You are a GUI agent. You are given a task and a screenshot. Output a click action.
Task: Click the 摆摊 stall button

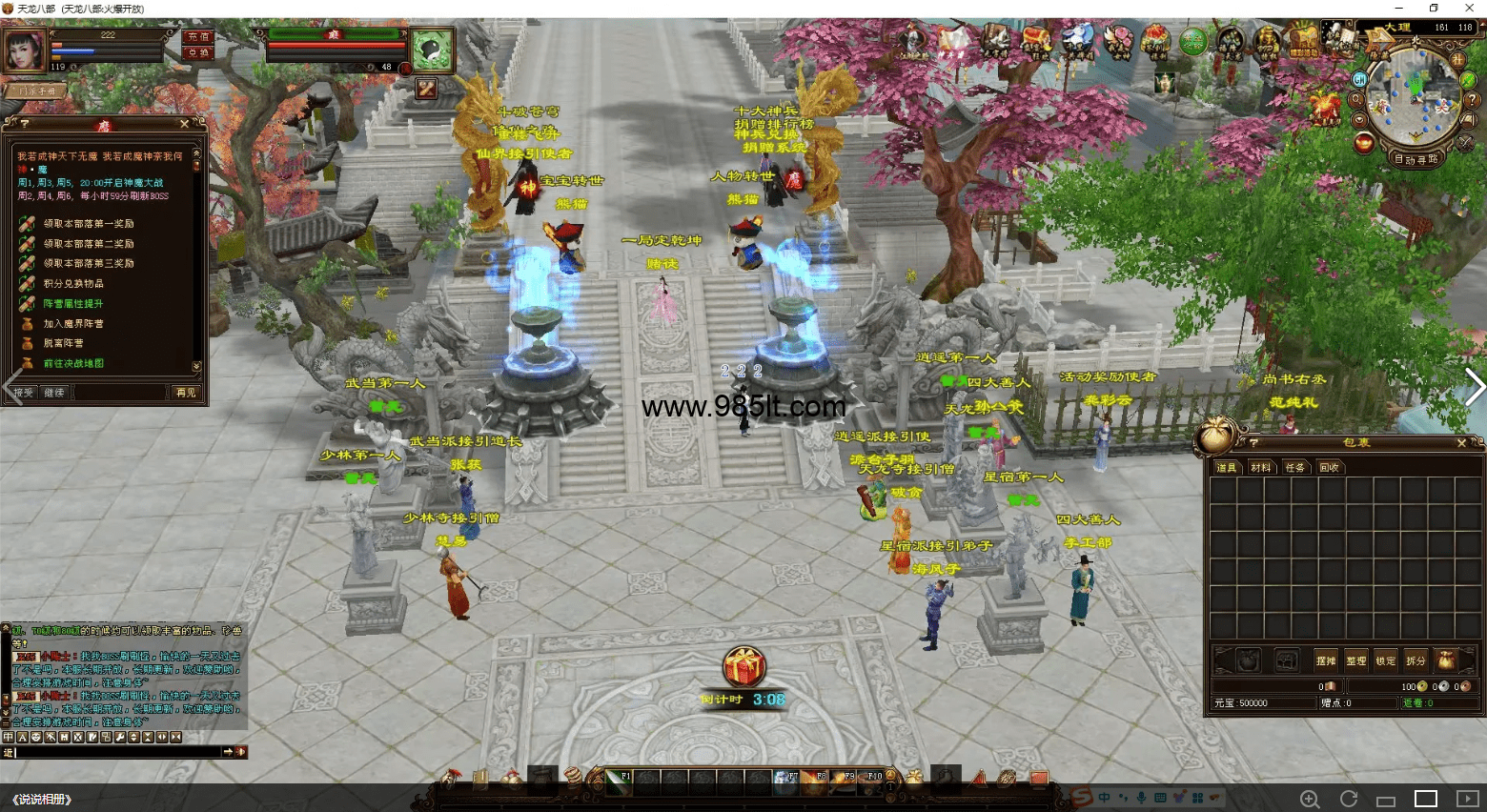point(1325,660)
